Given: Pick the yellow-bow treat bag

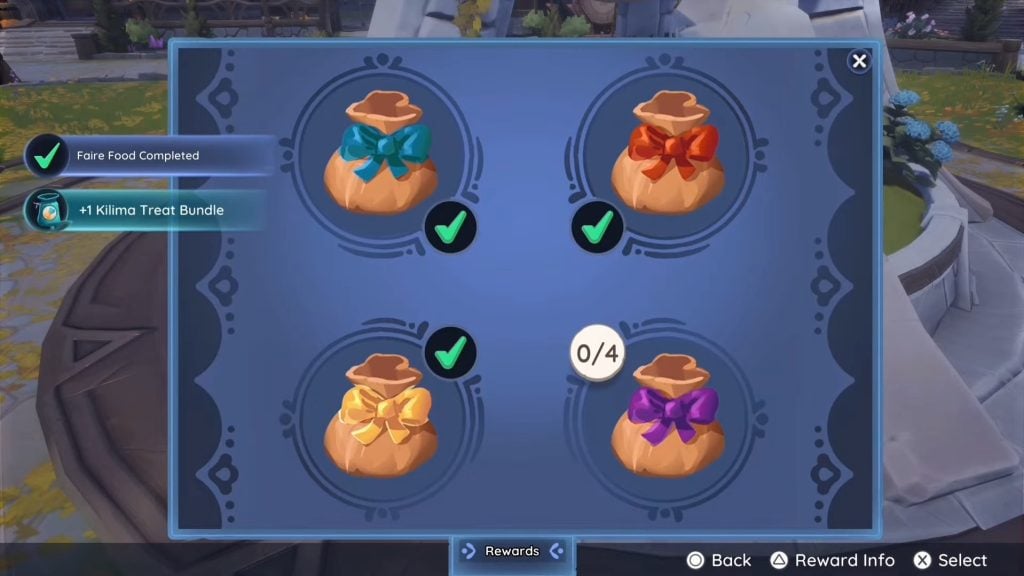Looking at the screenshot, I should coord(382,415).
